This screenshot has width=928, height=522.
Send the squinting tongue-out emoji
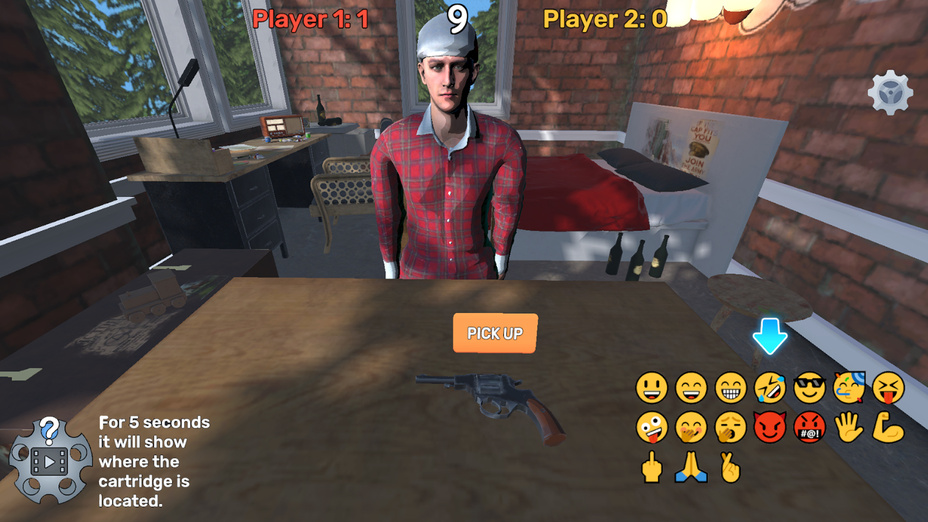point(888,387)
